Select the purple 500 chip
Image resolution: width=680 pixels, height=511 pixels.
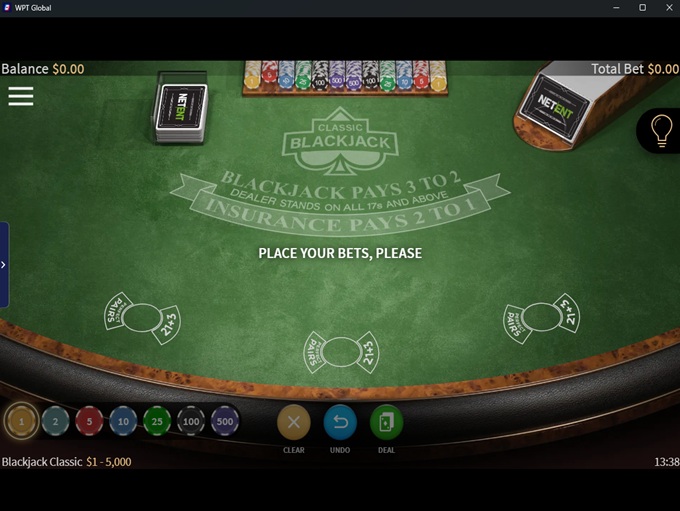(x=225, y=422)
